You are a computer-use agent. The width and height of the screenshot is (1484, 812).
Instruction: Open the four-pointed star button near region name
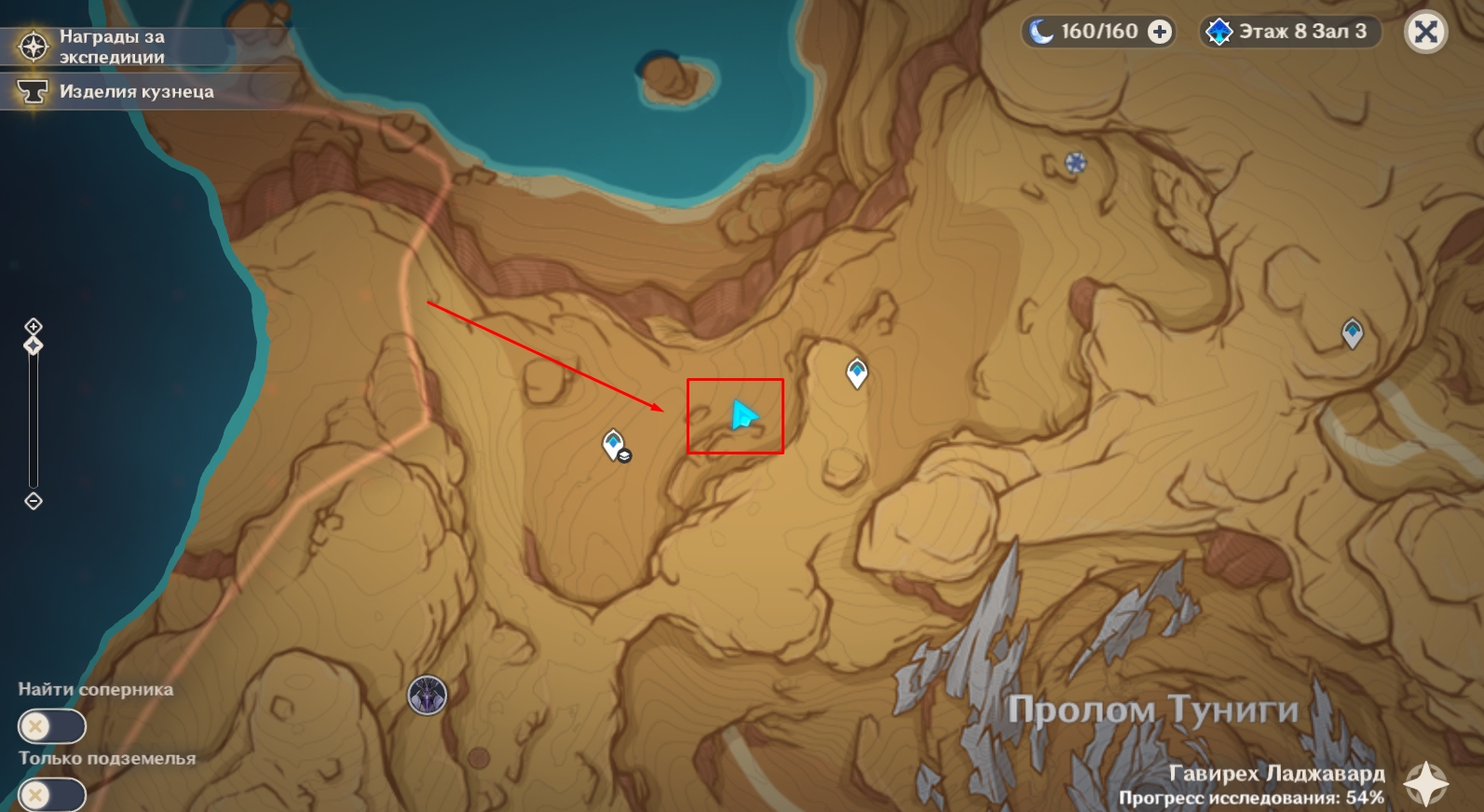1426,784
